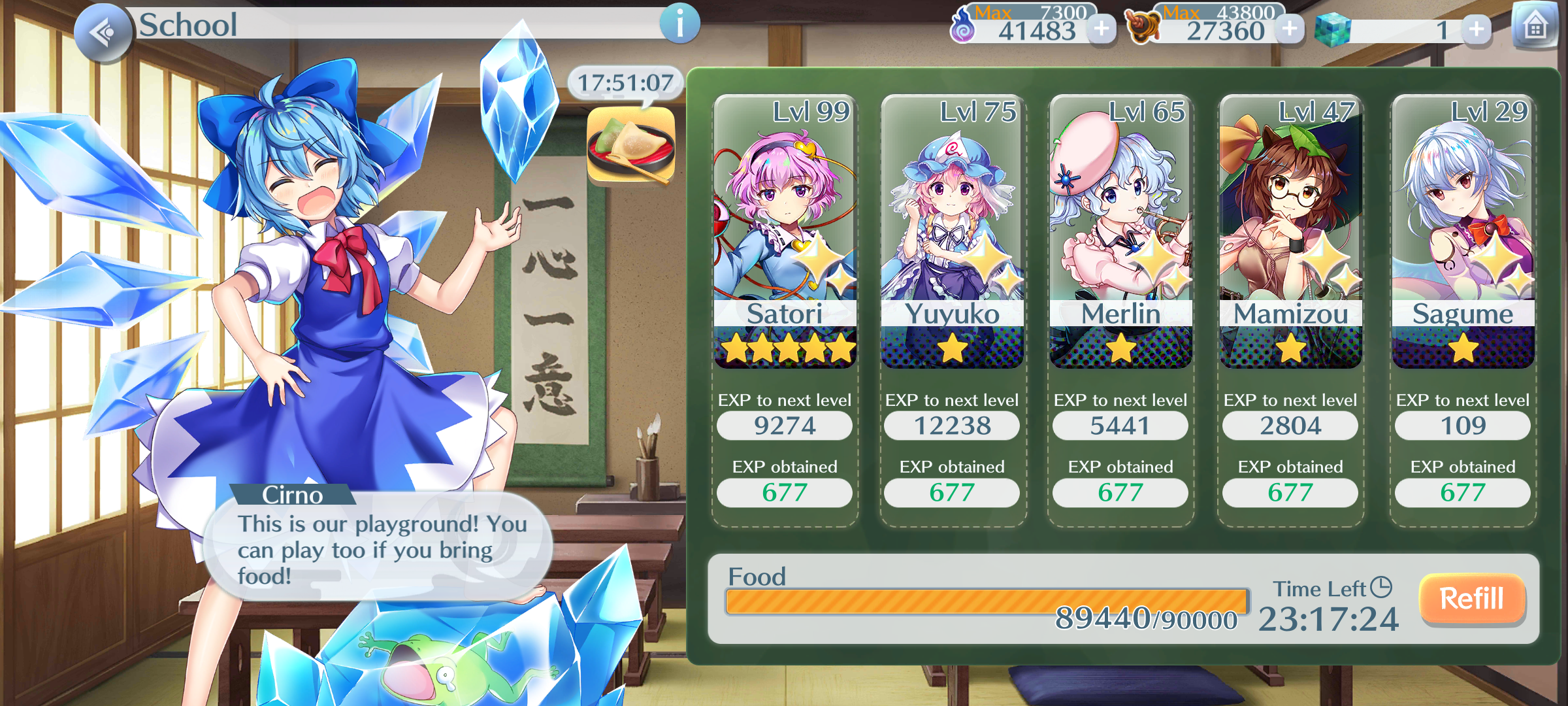The image size is (1568, 706).
Task: Open the School info button
Action: pos(679,25)
